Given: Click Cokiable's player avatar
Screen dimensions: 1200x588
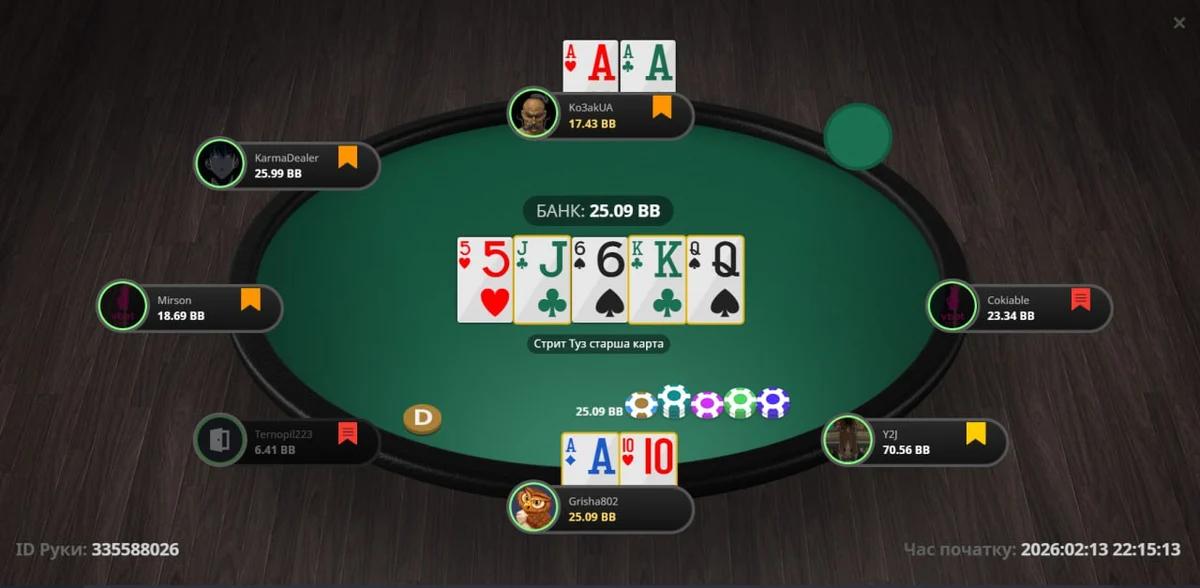Looking at the screenshot, I should [x=952, y=306].
